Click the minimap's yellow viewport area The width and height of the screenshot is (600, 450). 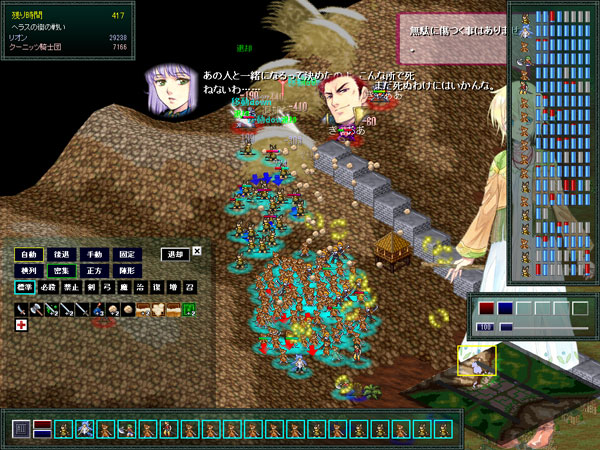pos(477,361)
